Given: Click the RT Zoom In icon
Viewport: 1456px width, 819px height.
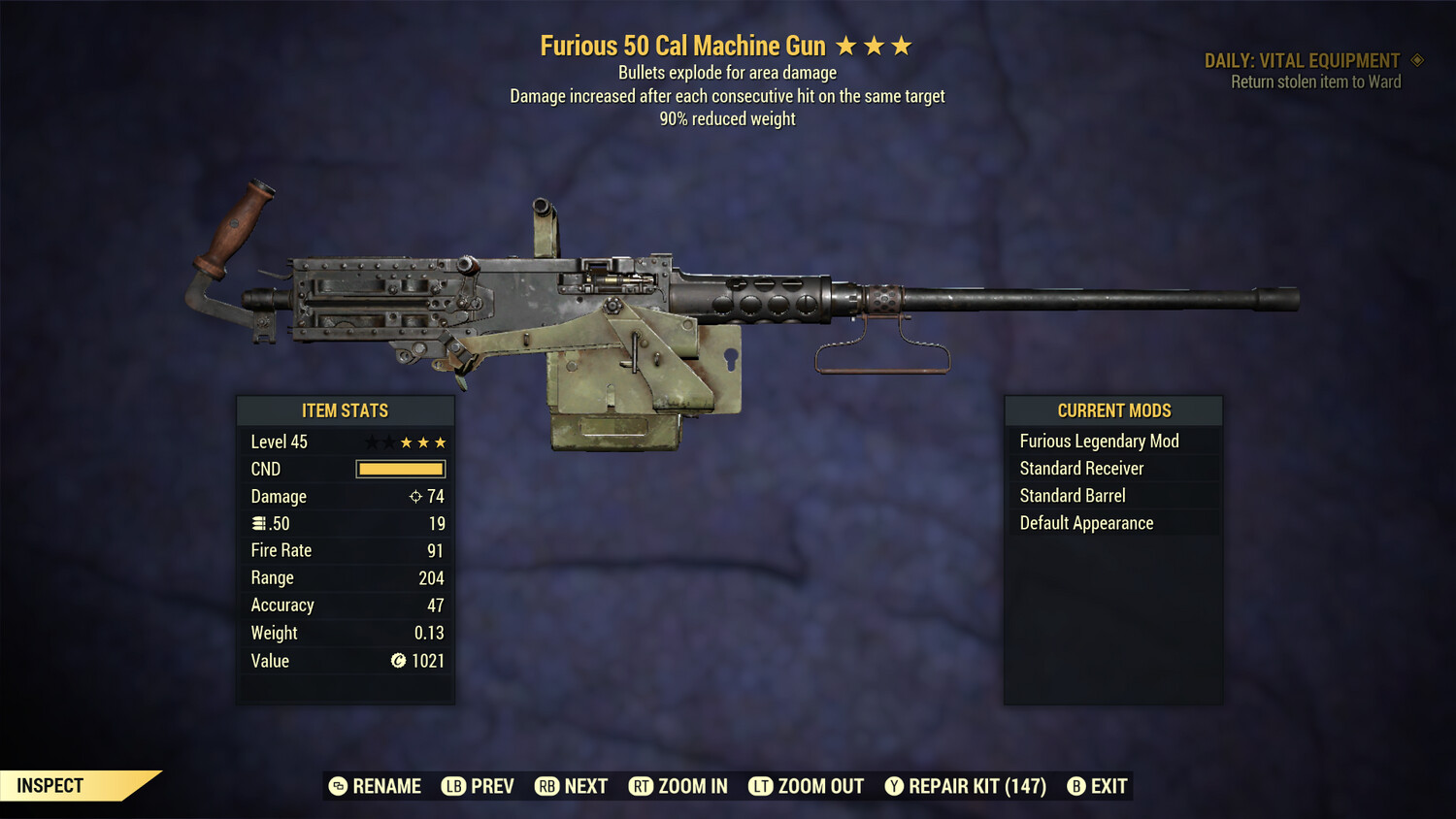Looking at the screenshot, I should (642, 786).
